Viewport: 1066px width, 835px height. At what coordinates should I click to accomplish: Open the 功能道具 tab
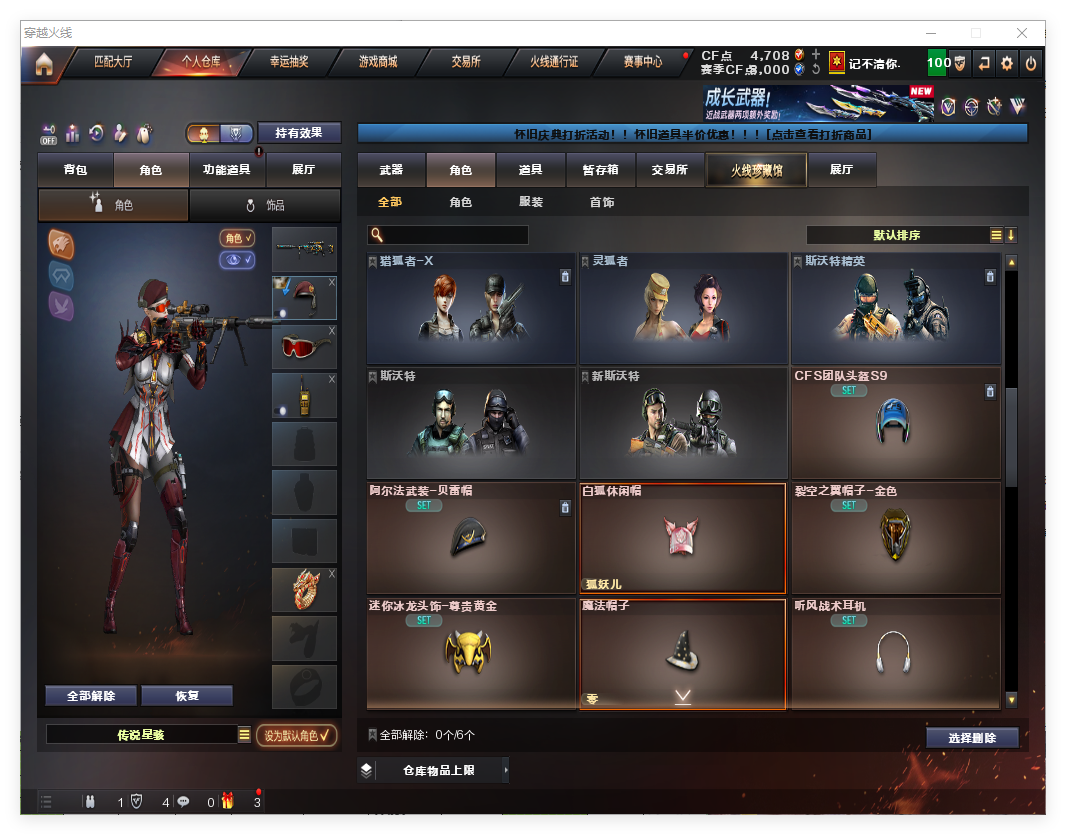(227, 170)
